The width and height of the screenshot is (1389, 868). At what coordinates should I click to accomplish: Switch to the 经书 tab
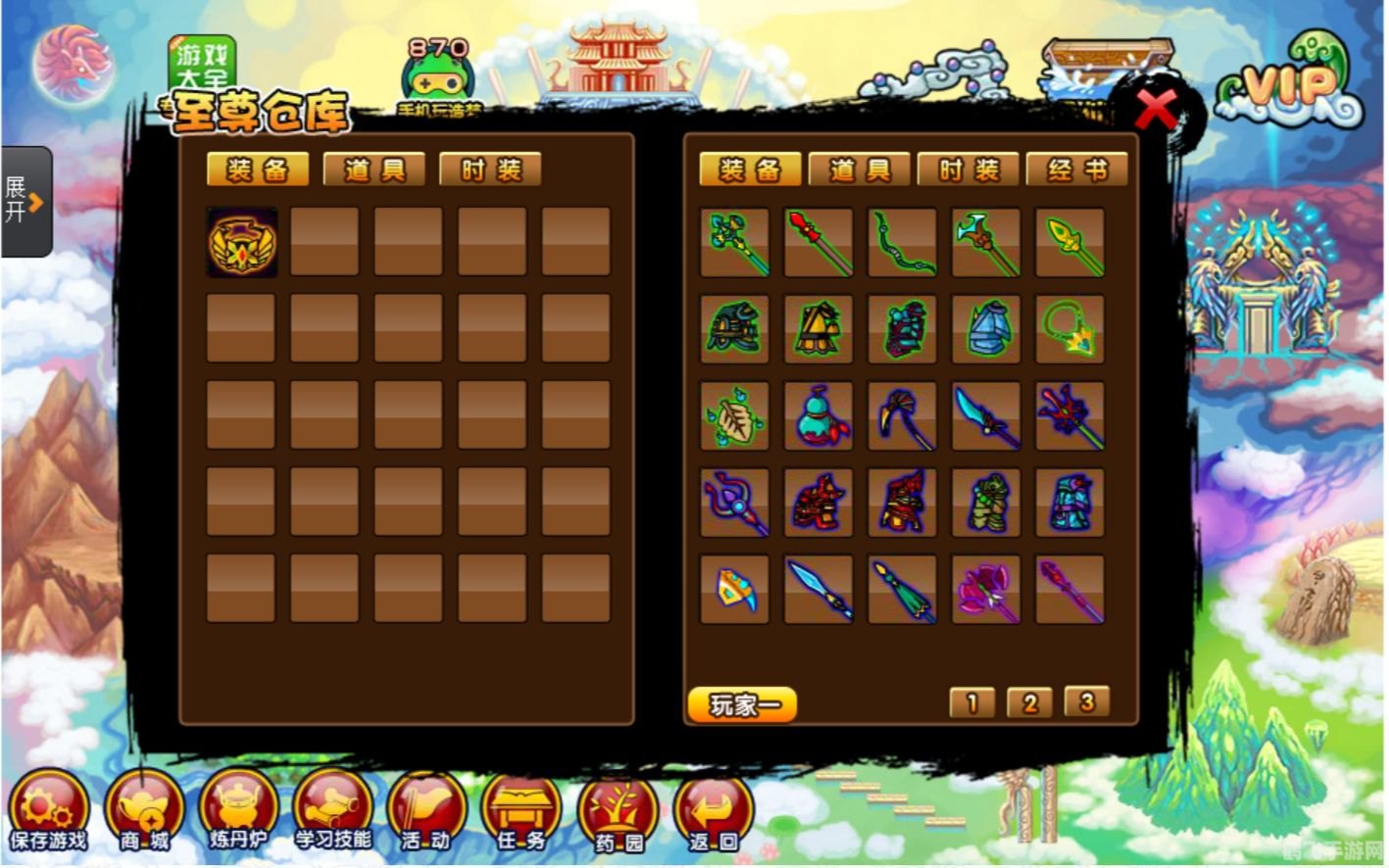tap(1076, 170)
